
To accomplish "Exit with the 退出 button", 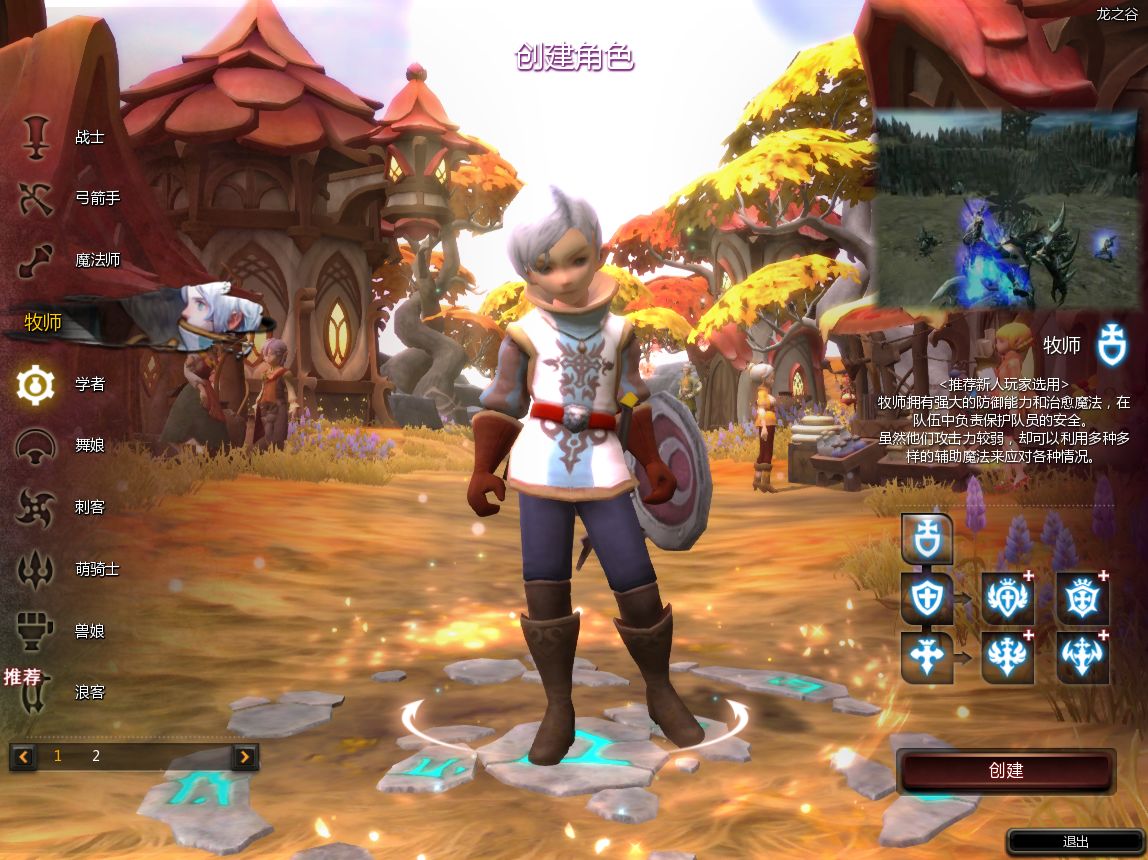I will click(x=1075, y=842).
